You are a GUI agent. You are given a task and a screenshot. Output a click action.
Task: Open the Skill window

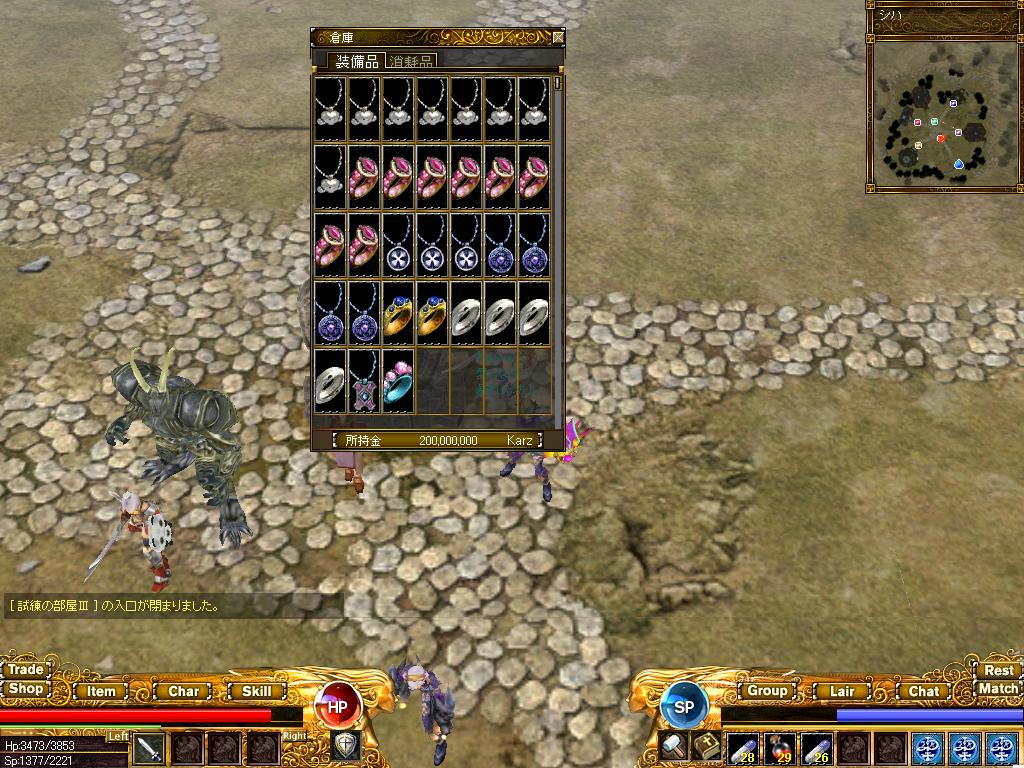click(257, 691)
